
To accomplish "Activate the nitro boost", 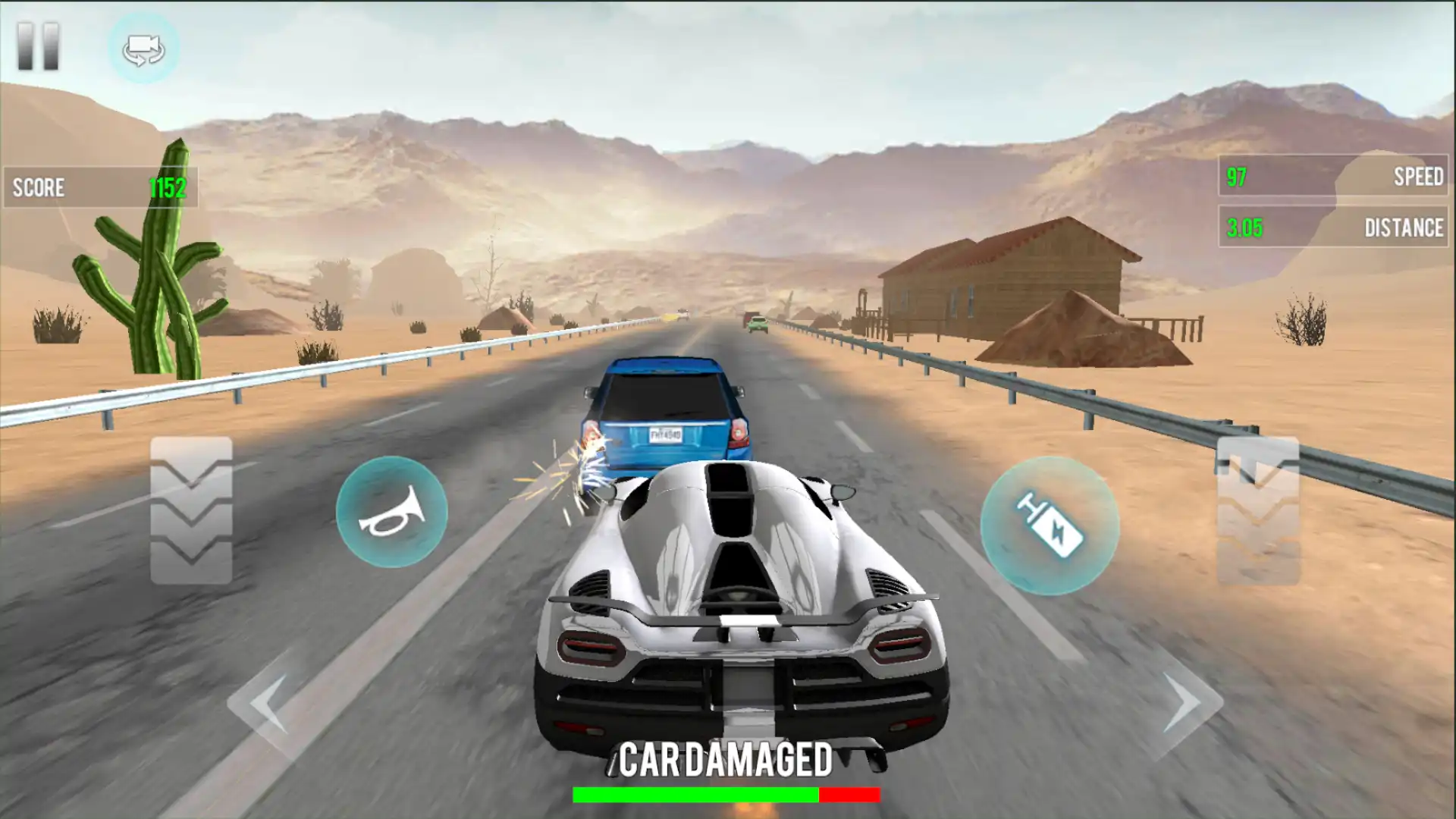I will 1050,525.
